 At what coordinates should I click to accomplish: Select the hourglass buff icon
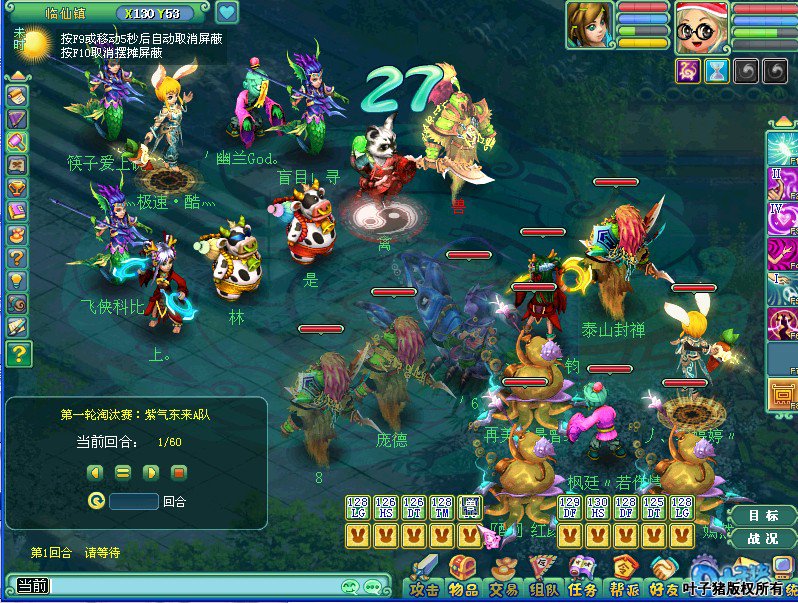pyautogui.click(x=717, y=70)
